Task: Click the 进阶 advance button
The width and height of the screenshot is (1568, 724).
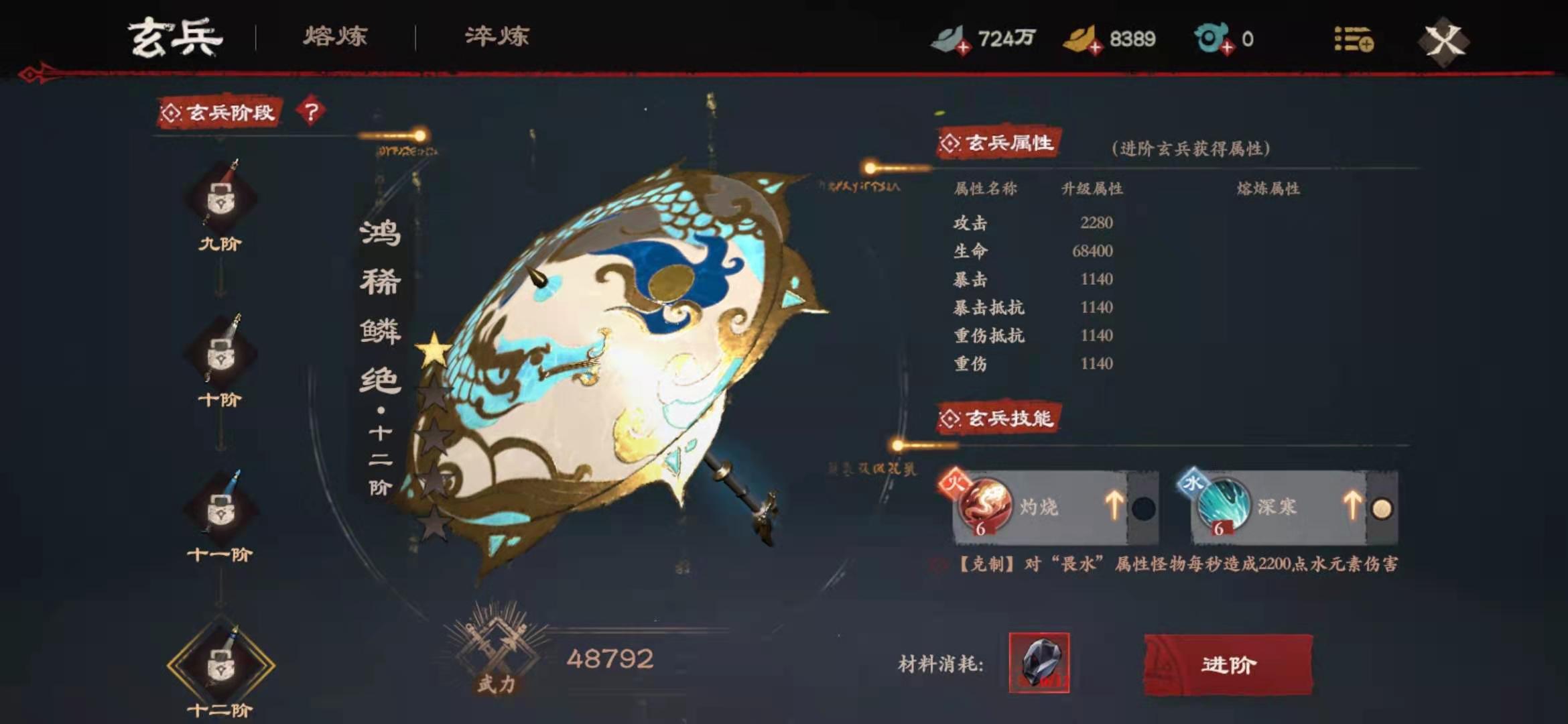Action: (x=1228, y=664)
